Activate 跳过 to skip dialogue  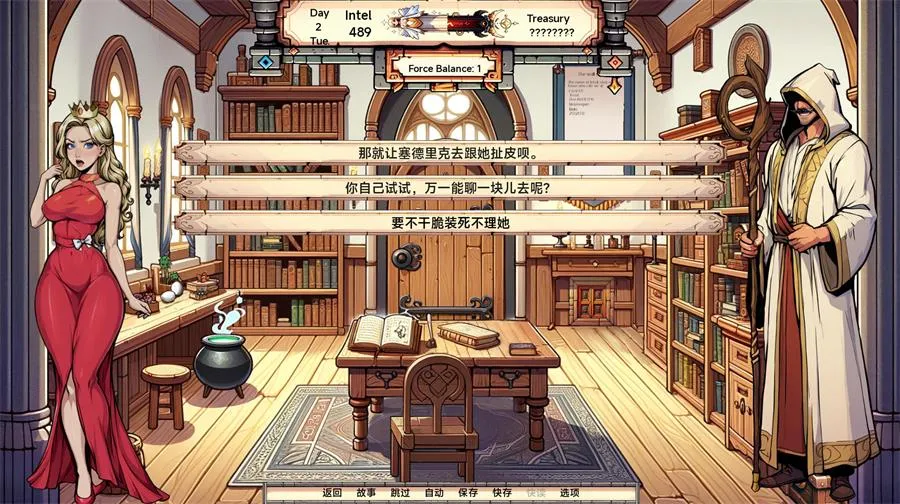[400, 493]
